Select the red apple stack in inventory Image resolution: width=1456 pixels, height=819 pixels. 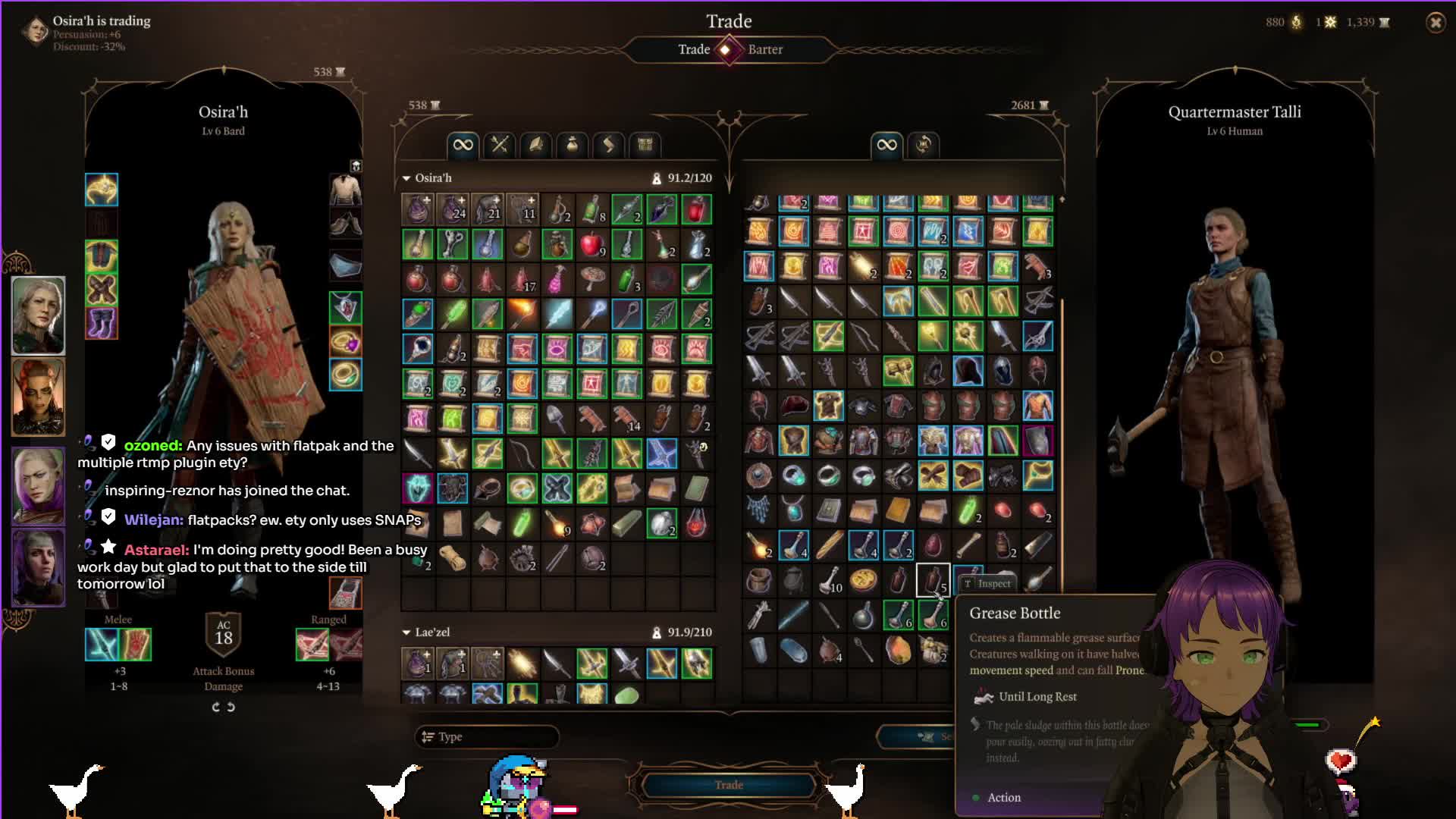coord(592,244)
